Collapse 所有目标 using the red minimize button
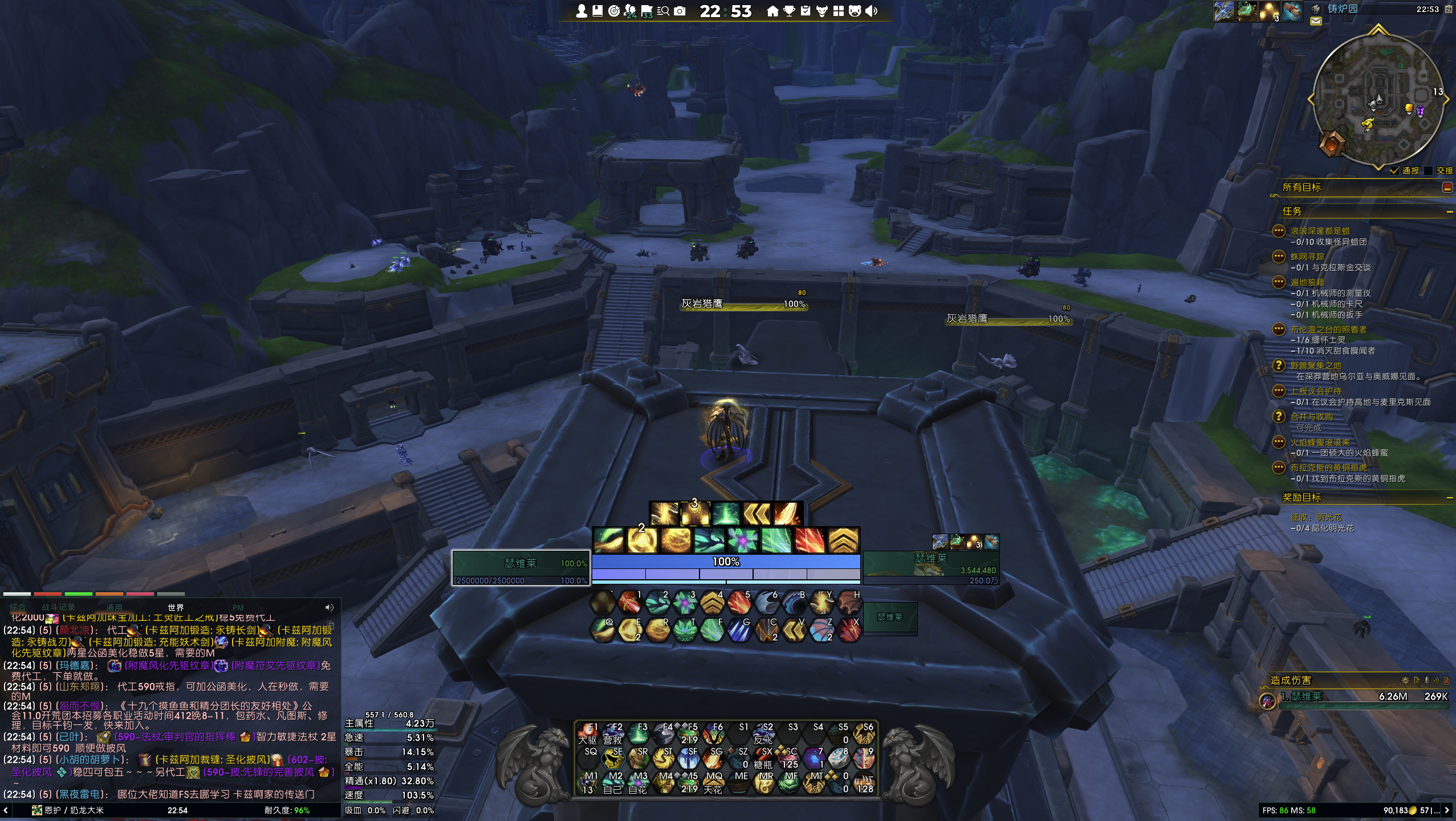The width and height of the screenshot is (1456, 821). (1447, 187)
